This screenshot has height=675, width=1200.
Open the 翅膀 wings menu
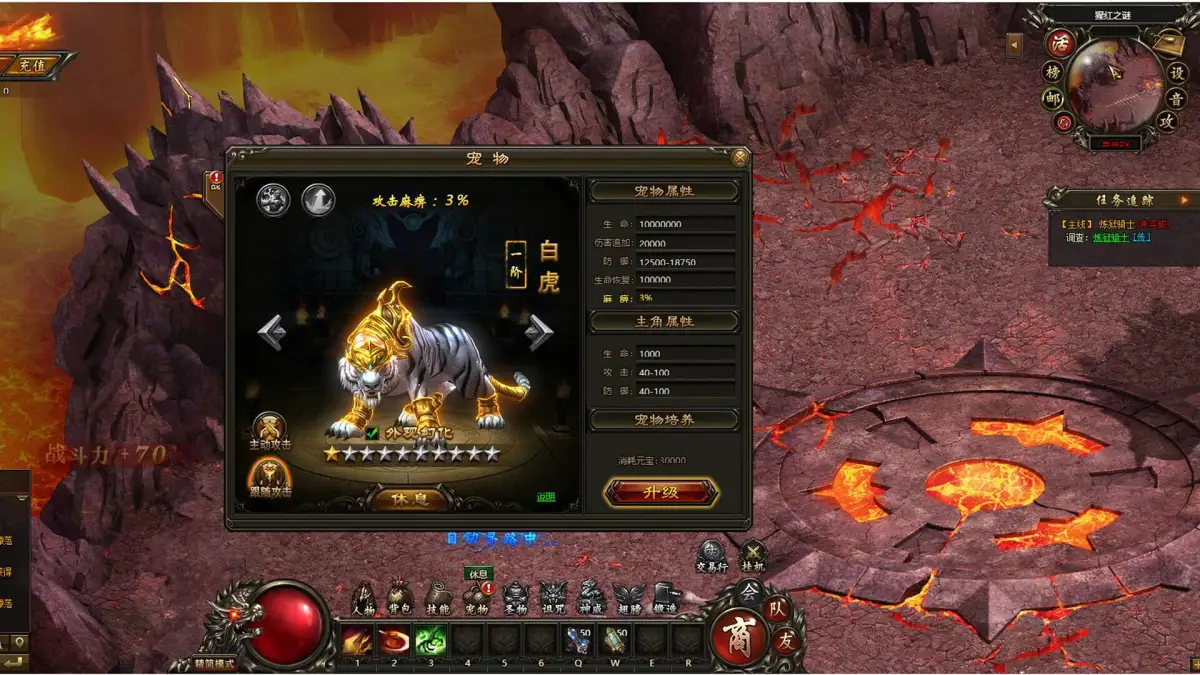628,598
